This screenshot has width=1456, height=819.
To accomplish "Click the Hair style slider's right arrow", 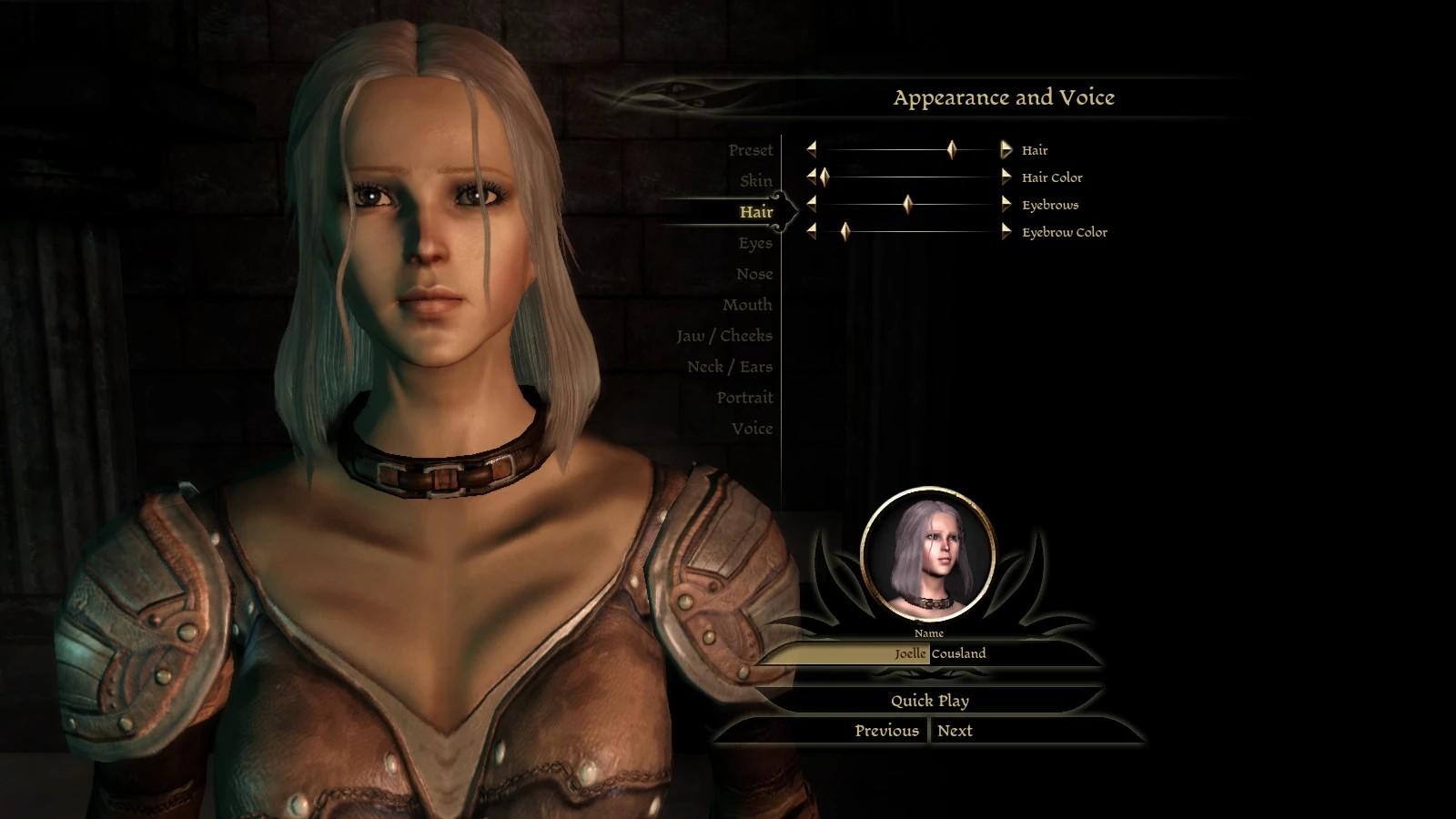I will coord(1006,149).
